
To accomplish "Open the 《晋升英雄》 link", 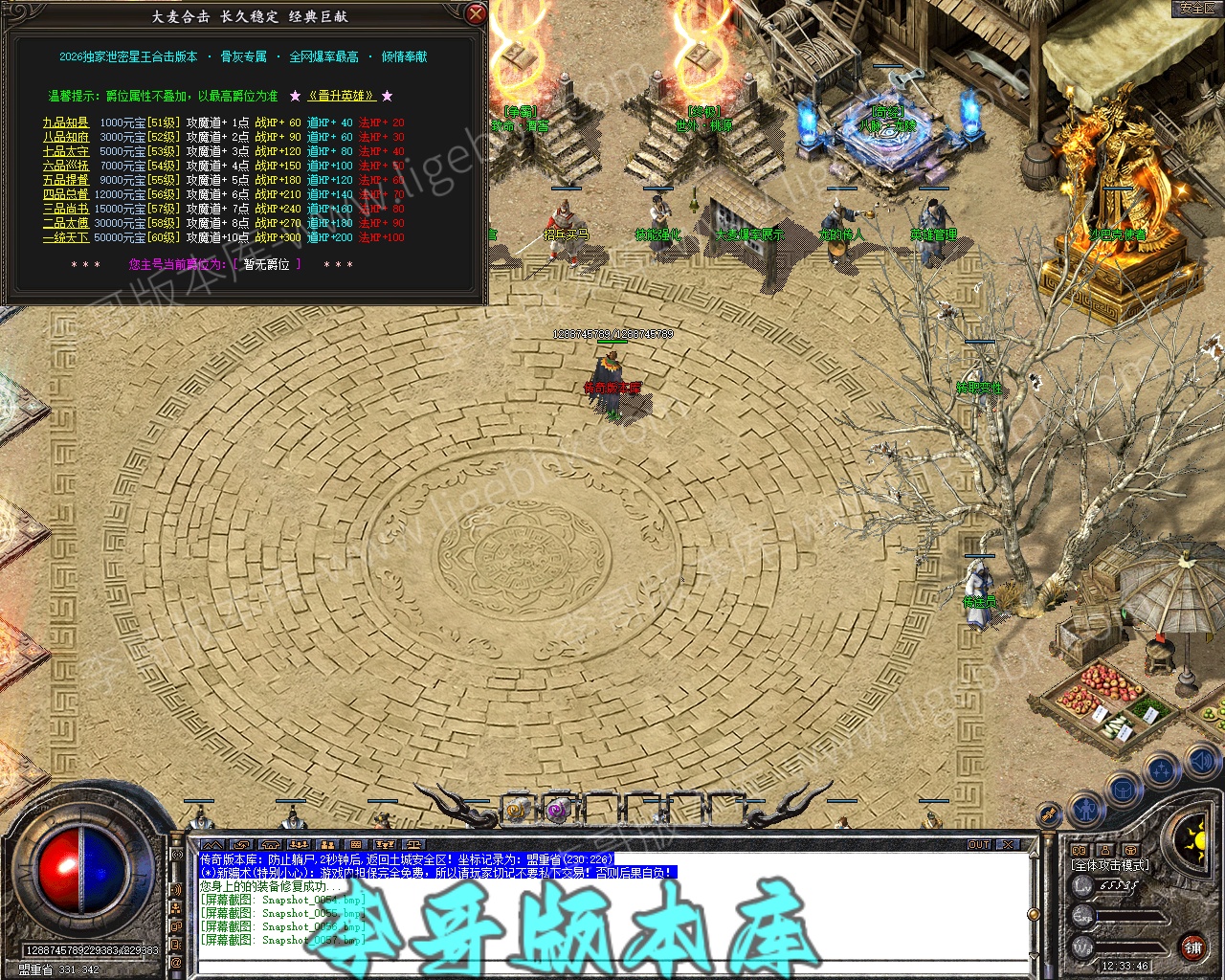I will 340,96.
